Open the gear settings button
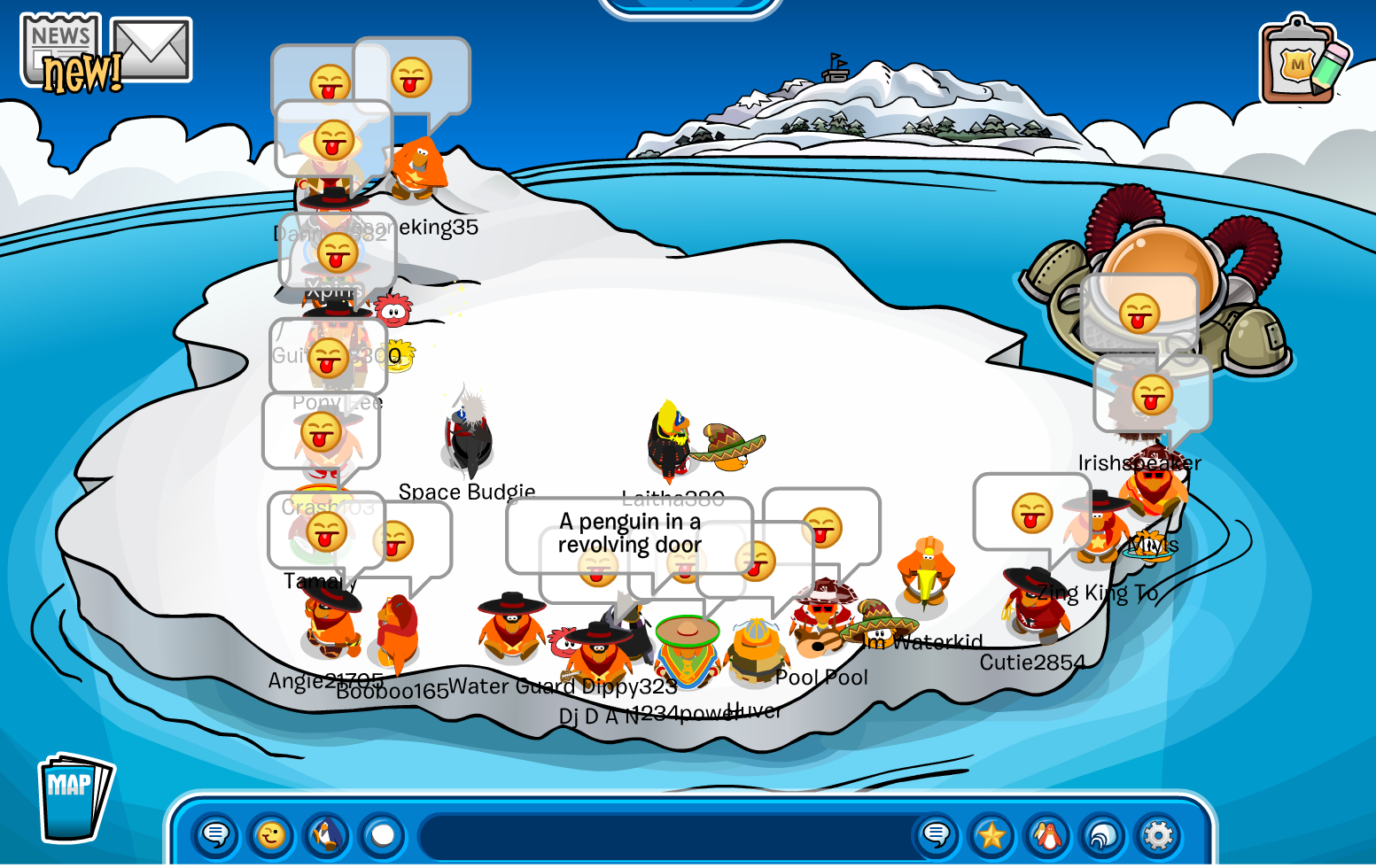 click(1158, 835)
